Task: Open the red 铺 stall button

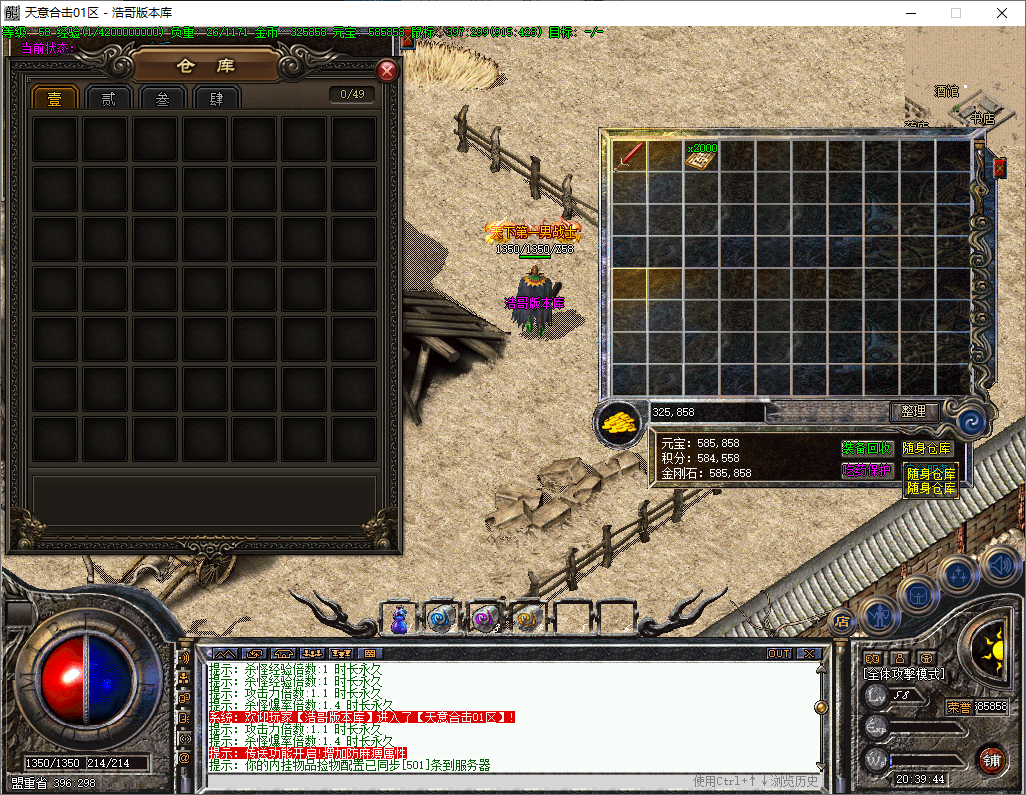Action: coord(991,758)
